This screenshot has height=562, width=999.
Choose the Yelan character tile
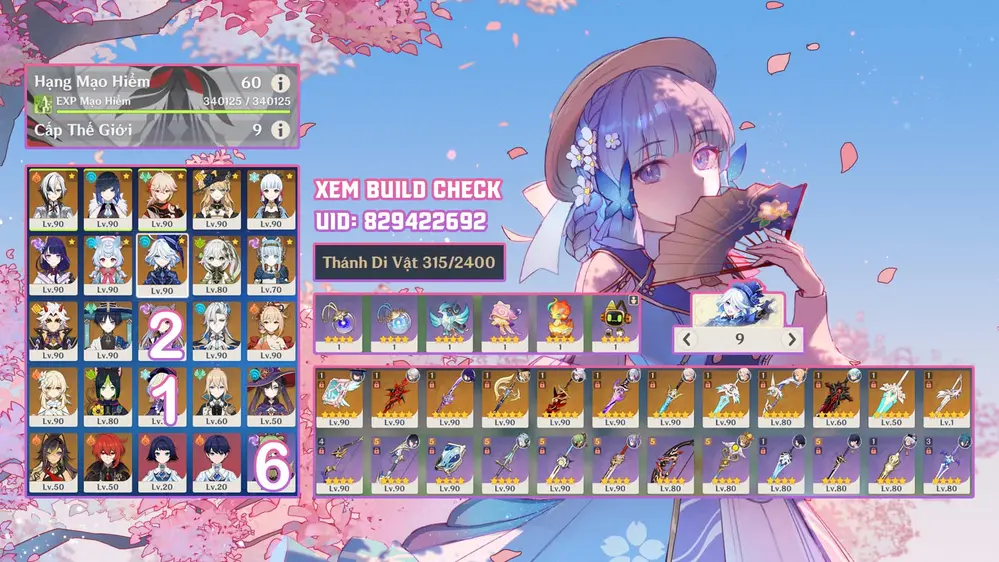(x=107, y=198)
